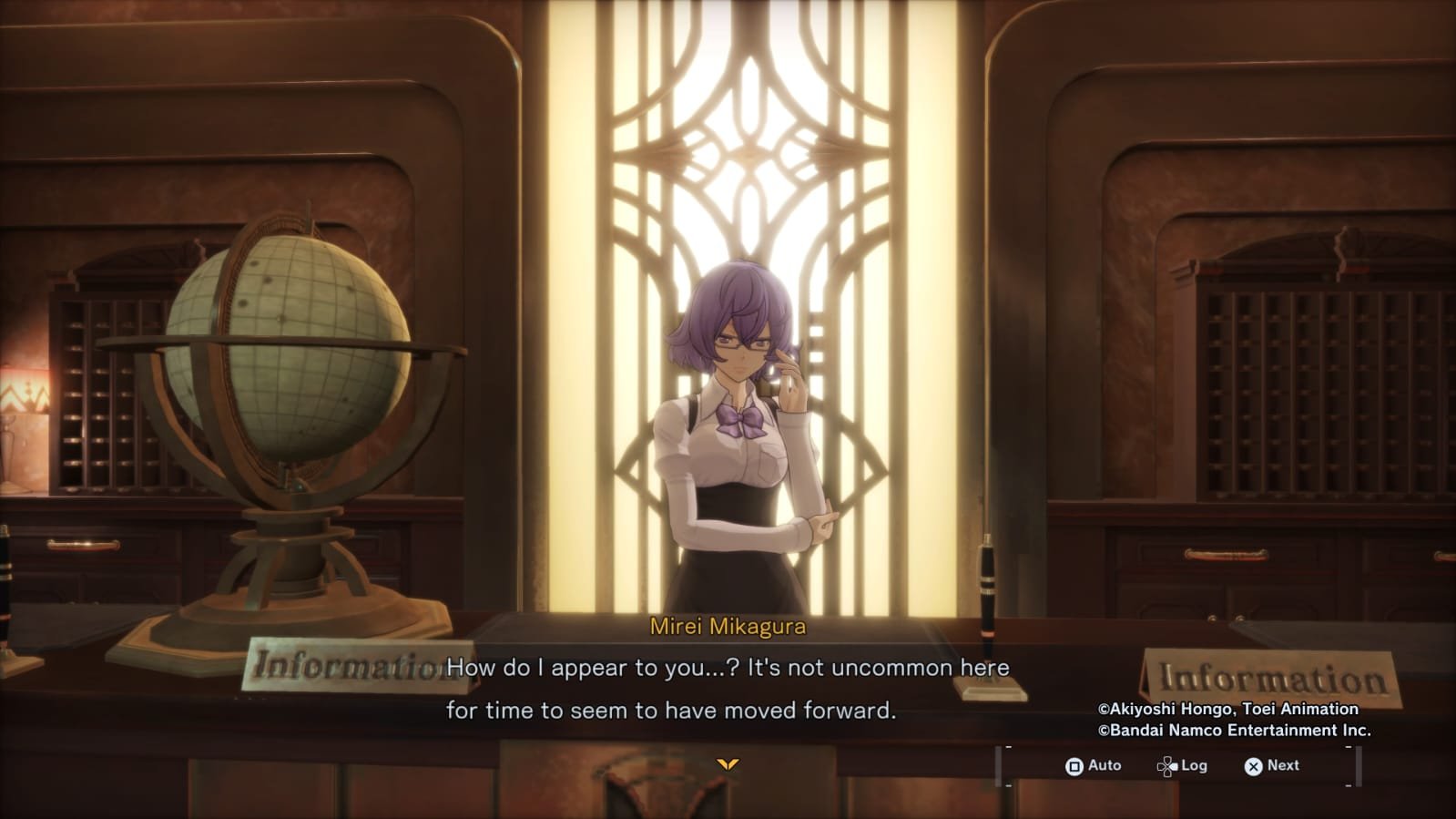This screenshot has height=819, width=1456.
Task: Toggle Auto dialogue mode
Action: (x=1093, y=766)
